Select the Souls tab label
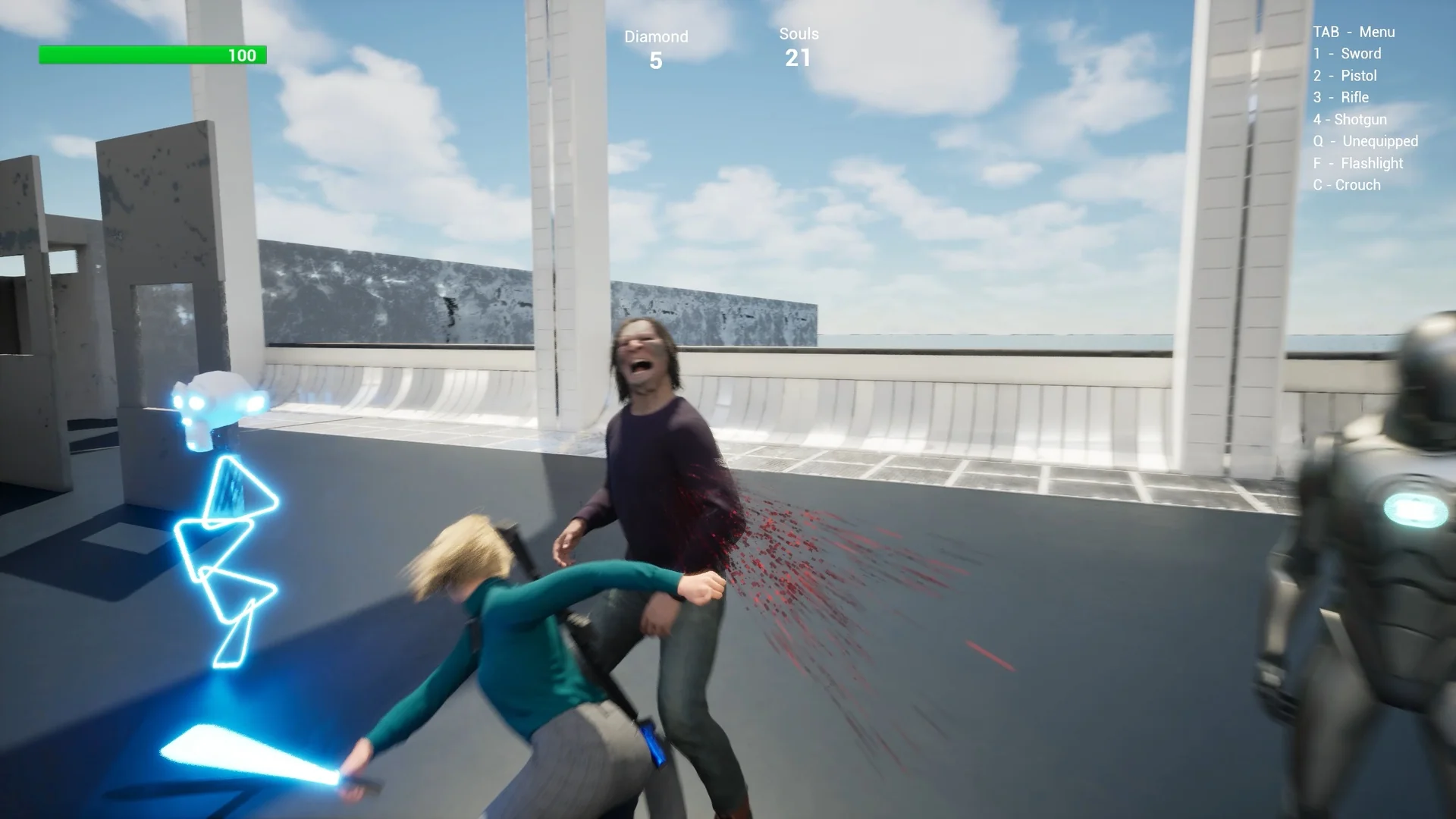Screen dimensions: 1456x819 pos(798,33)
